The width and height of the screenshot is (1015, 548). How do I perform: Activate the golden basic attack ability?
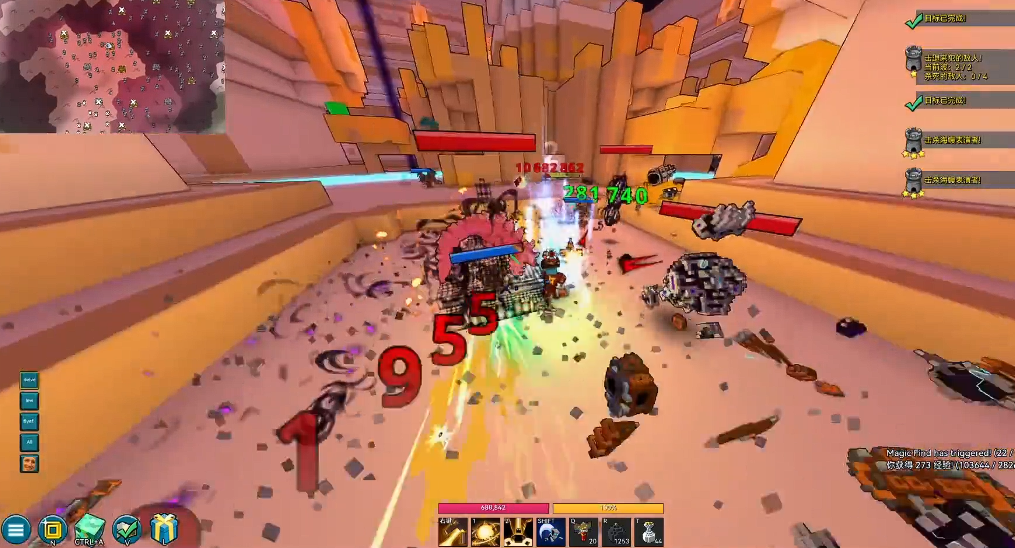click(453, 532)
